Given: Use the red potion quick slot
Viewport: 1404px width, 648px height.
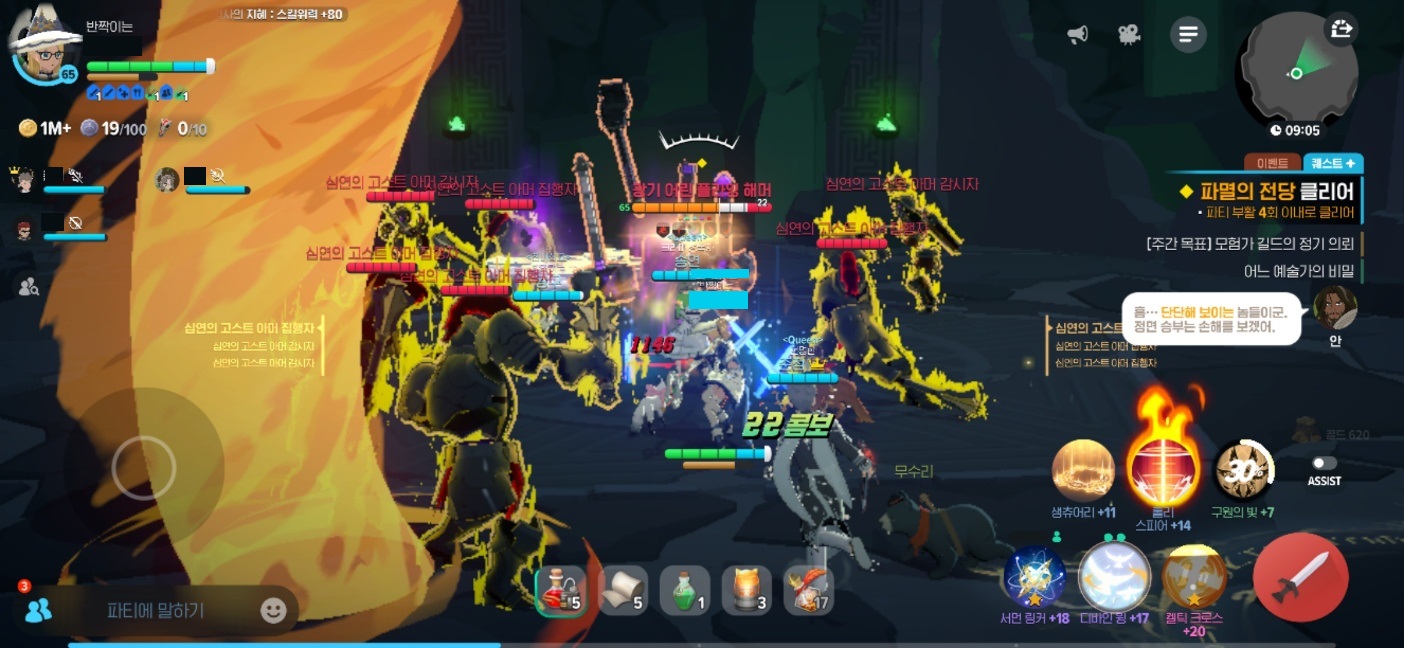Looking at the screenshot, I should coord(561,590).
